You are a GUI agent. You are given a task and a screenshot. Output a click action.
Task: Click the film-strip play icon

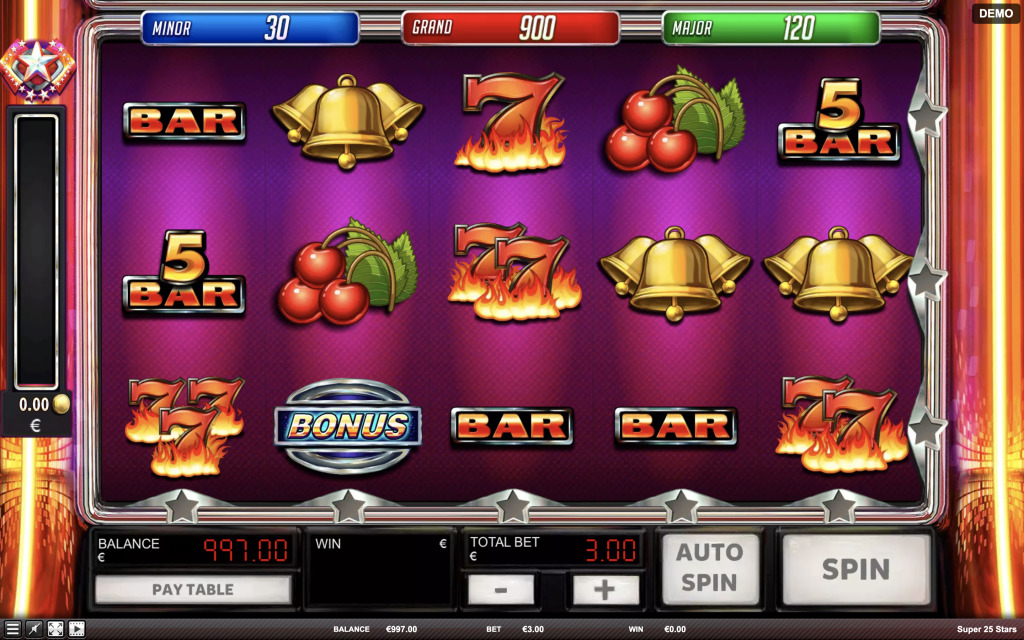(76, 629)
